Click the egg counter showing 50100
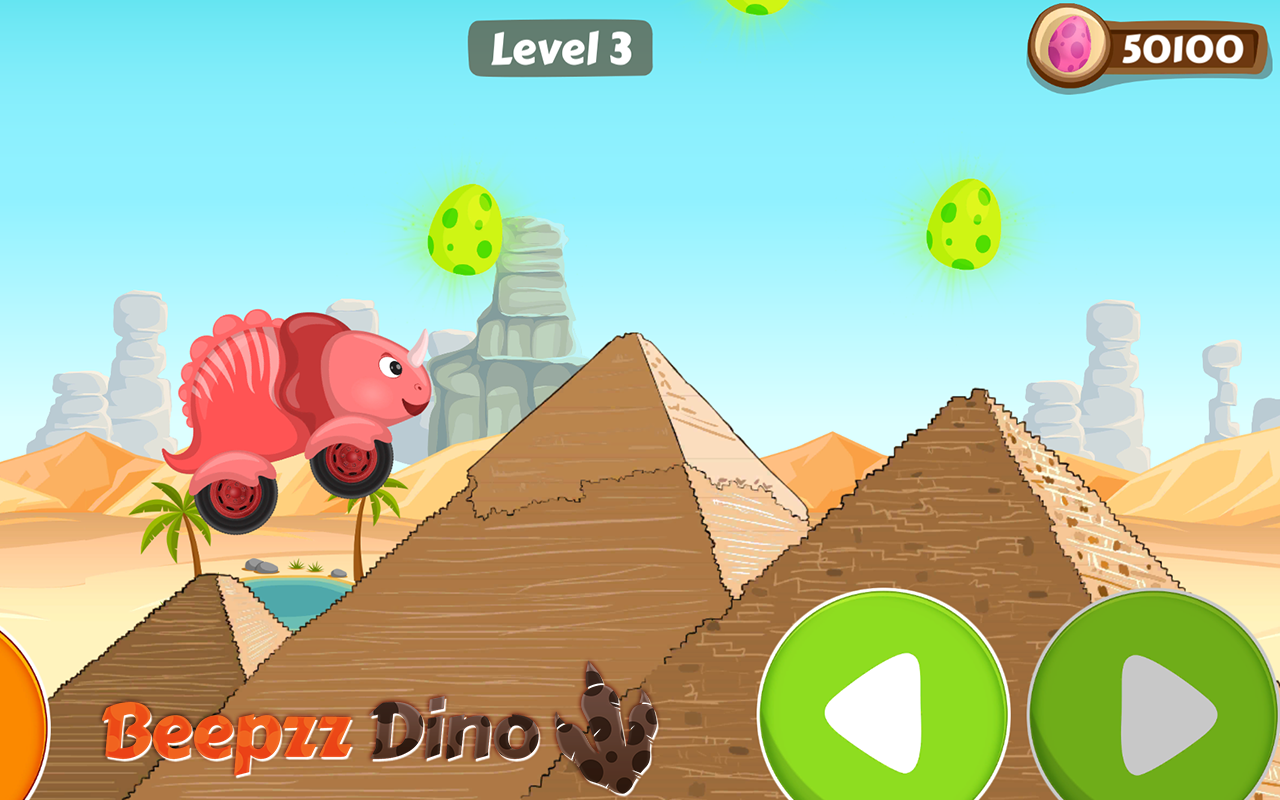This screenshot has height=800, width=1280. 1185,45
